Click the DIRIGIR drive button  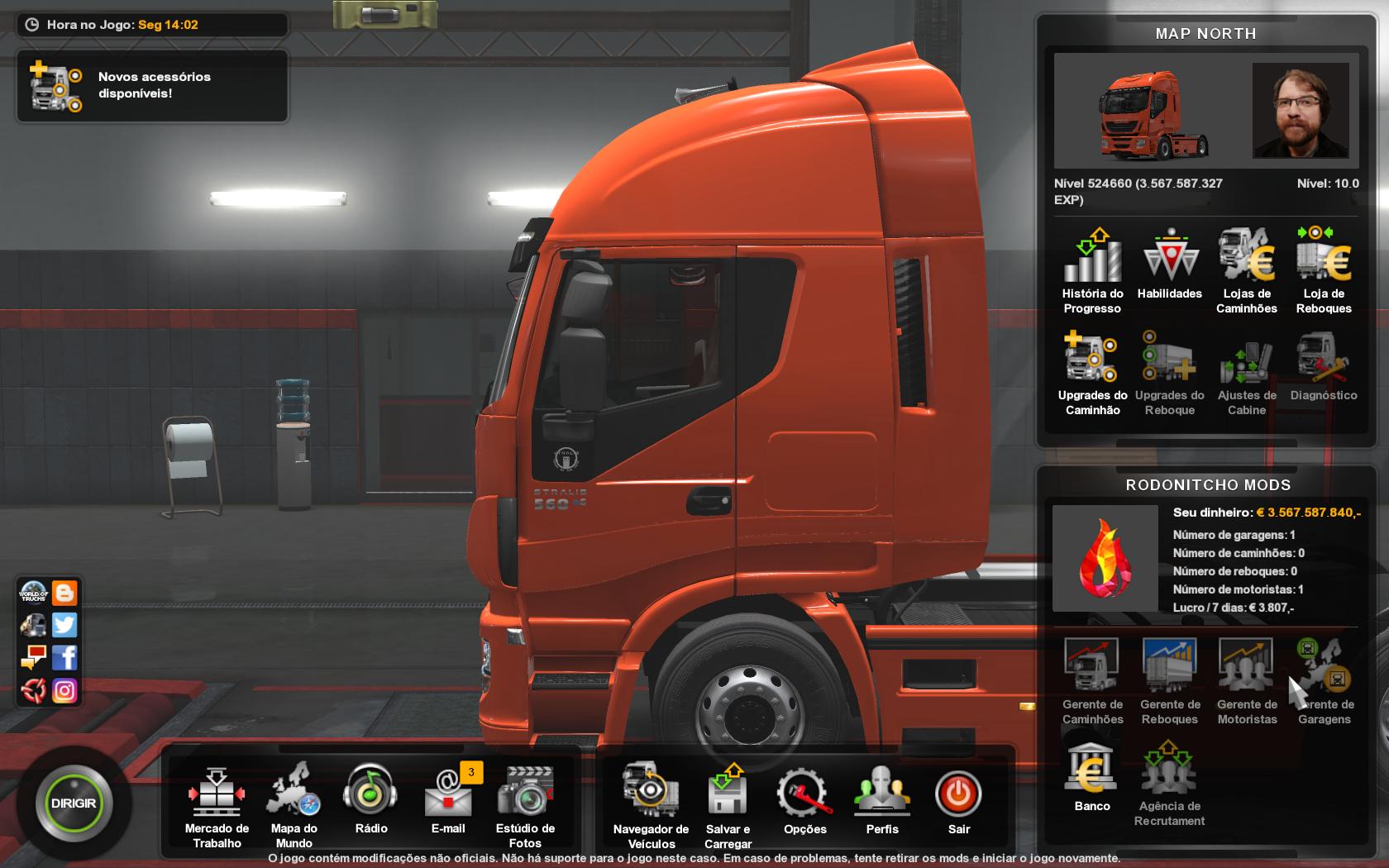pos(74,804)
